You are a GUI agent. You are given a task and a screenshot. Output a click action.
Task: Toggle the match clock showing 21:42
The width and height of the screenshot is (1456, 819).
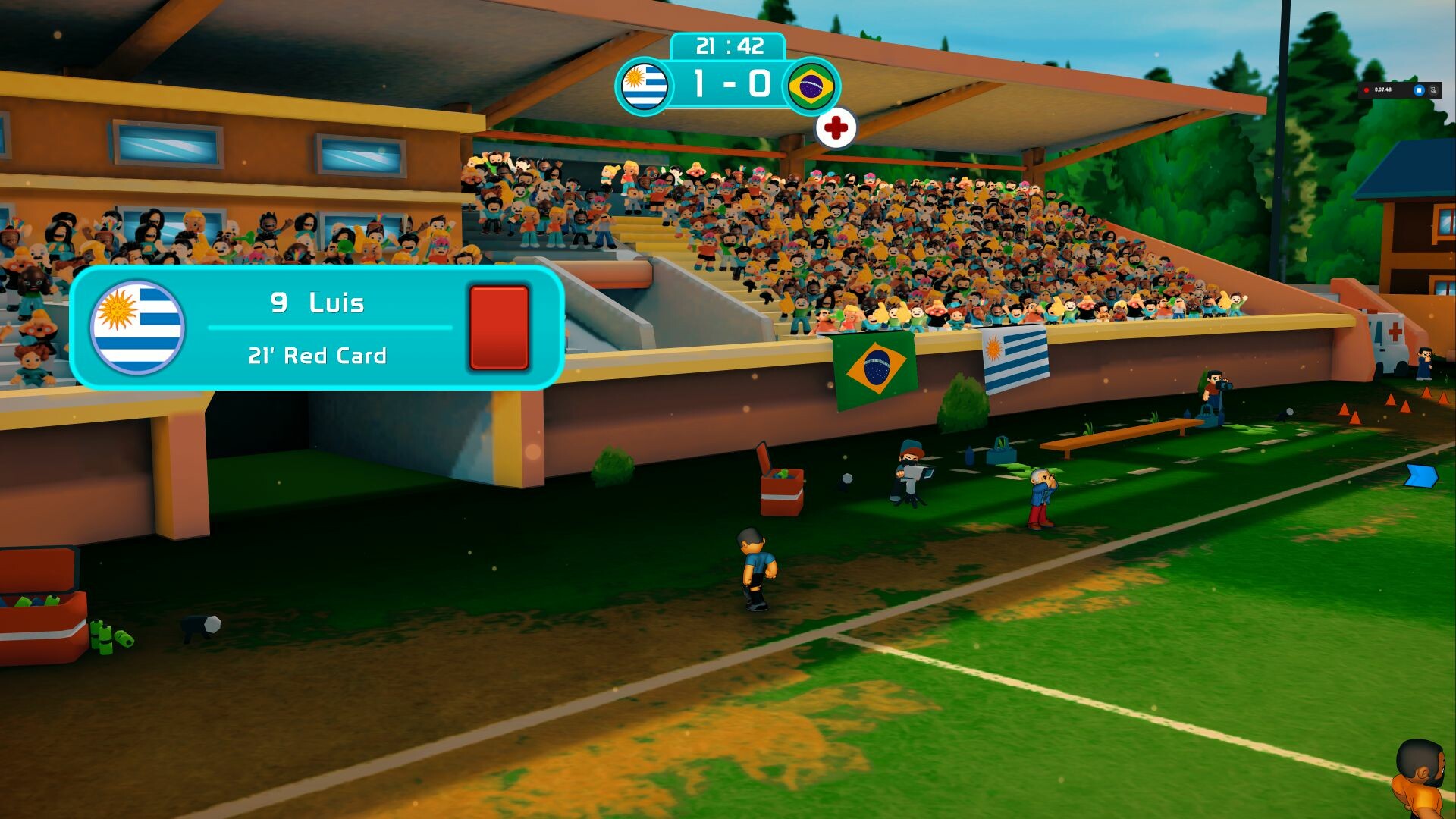tap(729, 46)
